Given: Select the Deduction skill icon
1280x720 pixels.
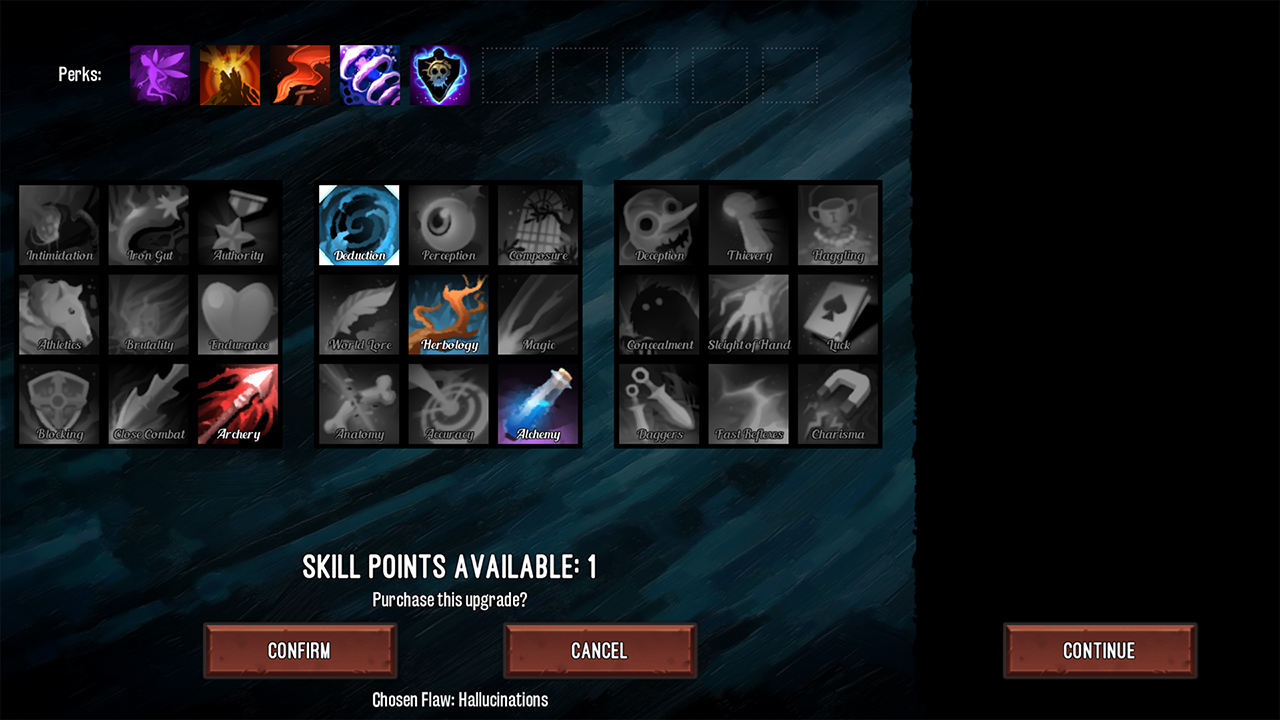Looking at the screenshot, I should (358, 224).
